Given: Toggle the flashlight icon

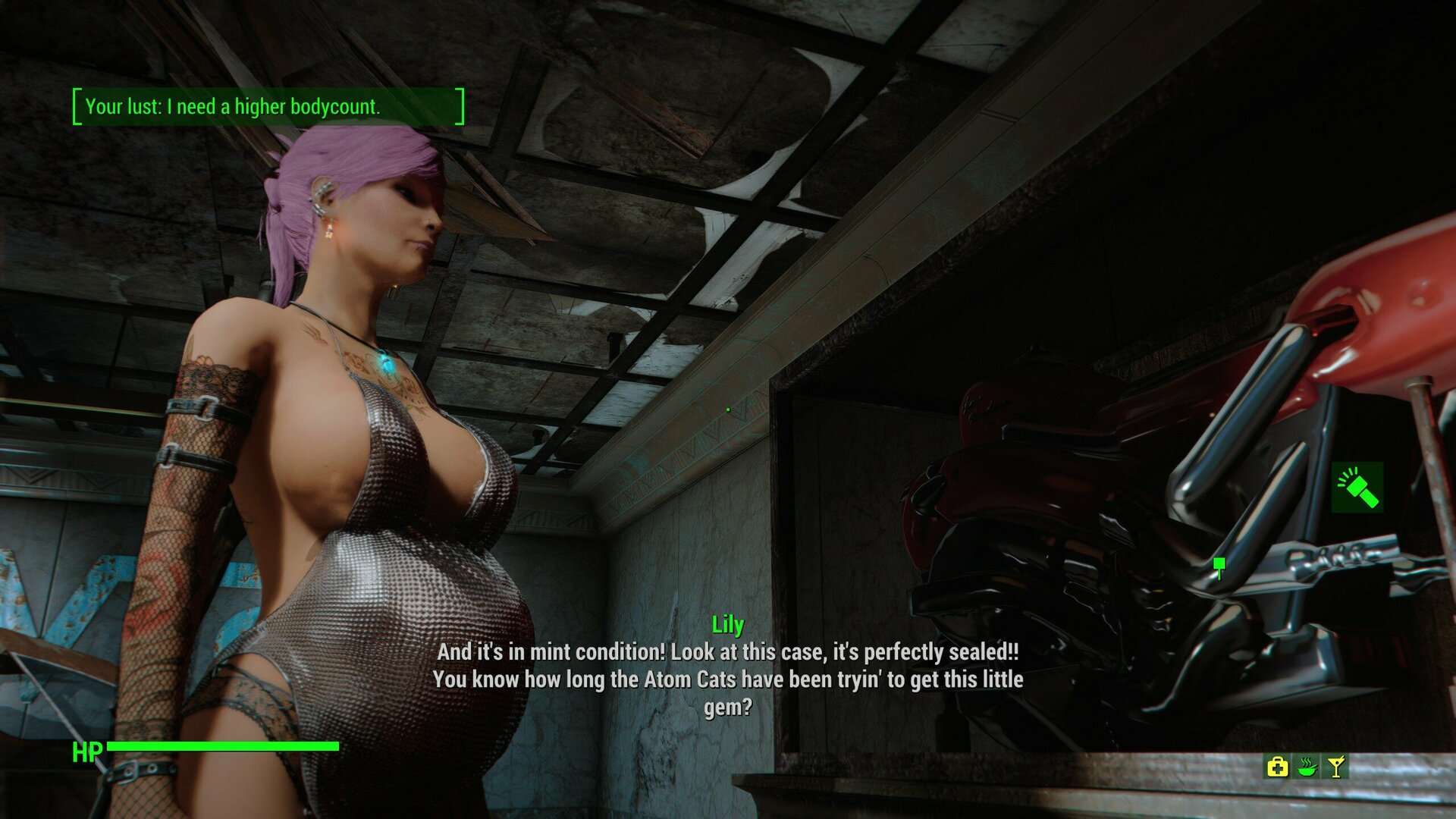Looking at the screenshot, I should 1357,488.
